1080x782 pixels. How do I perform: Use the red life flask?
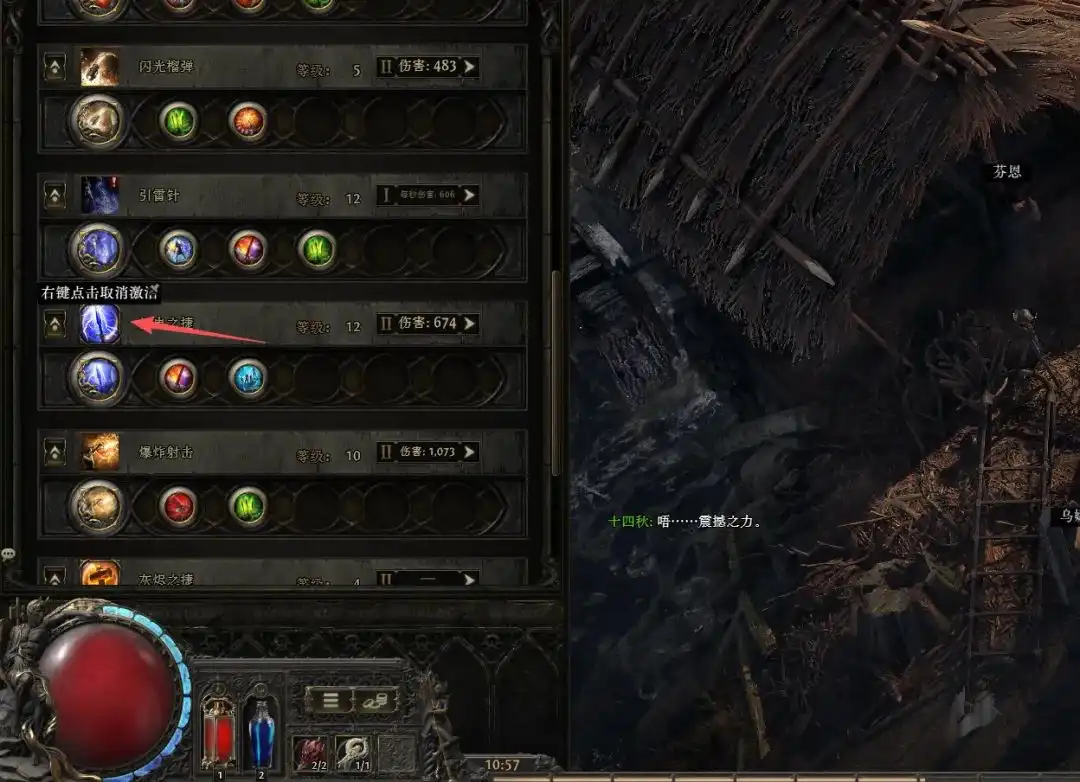218,725
